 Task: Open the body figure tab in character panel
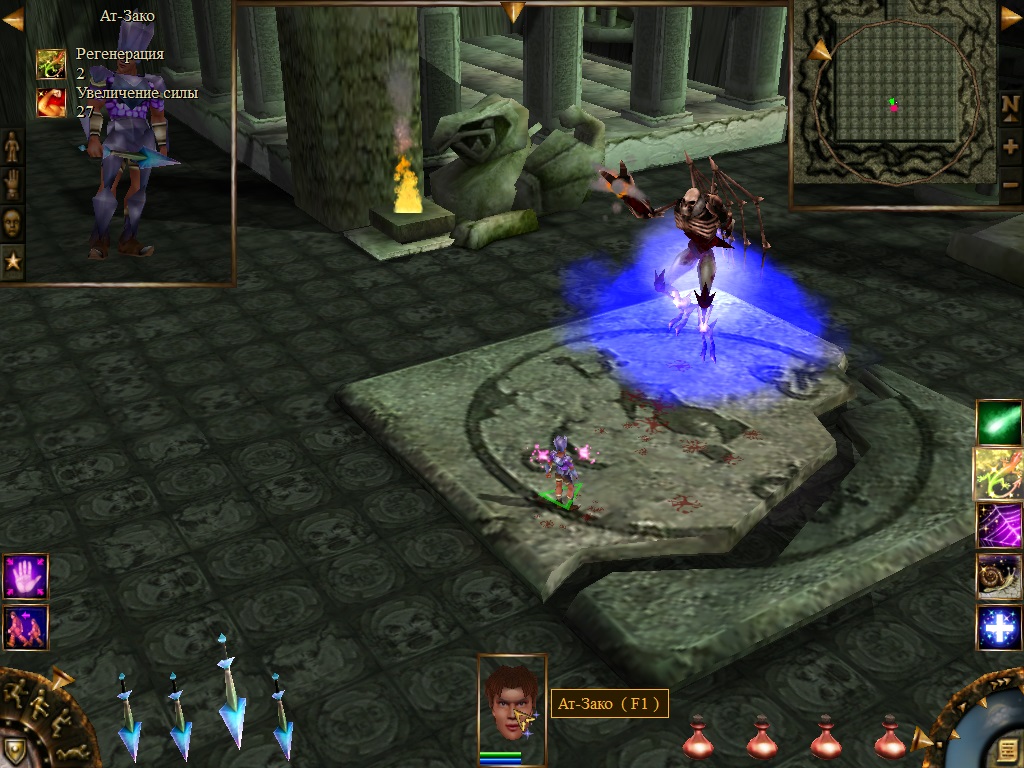point(12,147)
